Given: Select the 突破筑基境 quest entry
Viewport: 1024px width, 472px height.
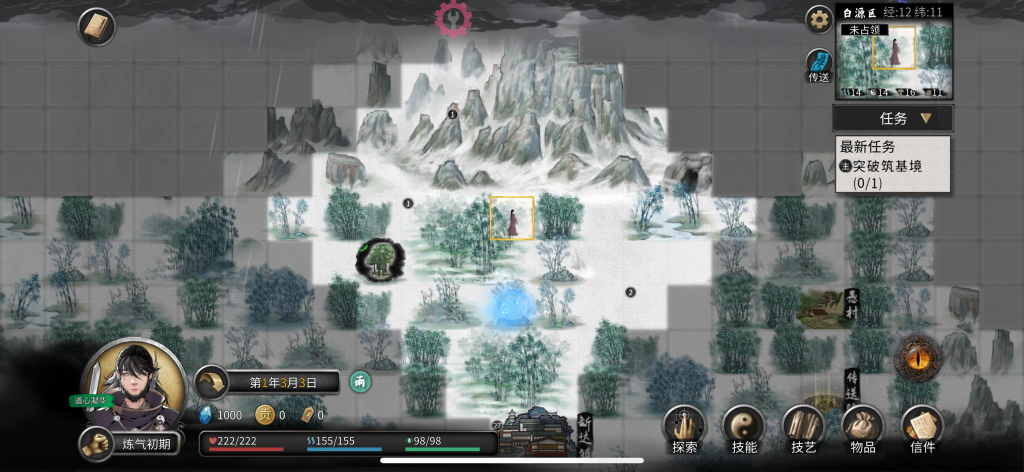Looking at the screenshot, I should (x=893, y=164).
